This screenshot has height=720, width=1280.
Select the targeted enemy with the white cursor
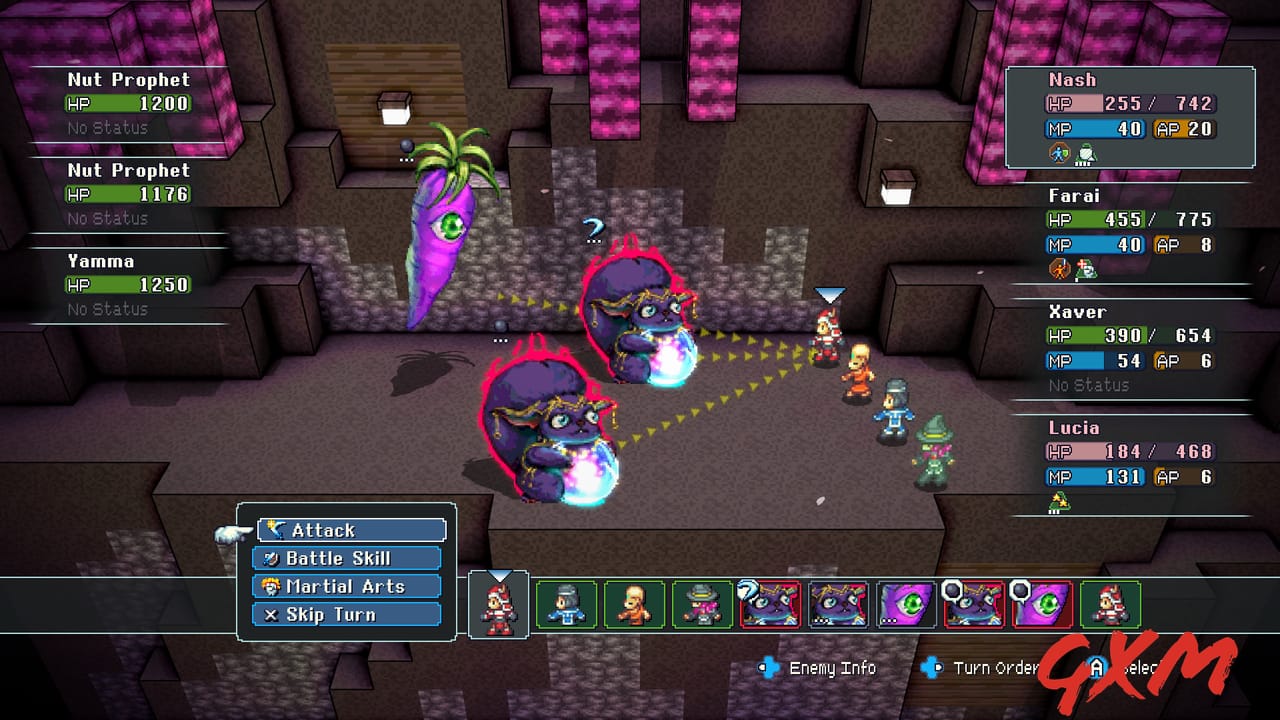828,330
